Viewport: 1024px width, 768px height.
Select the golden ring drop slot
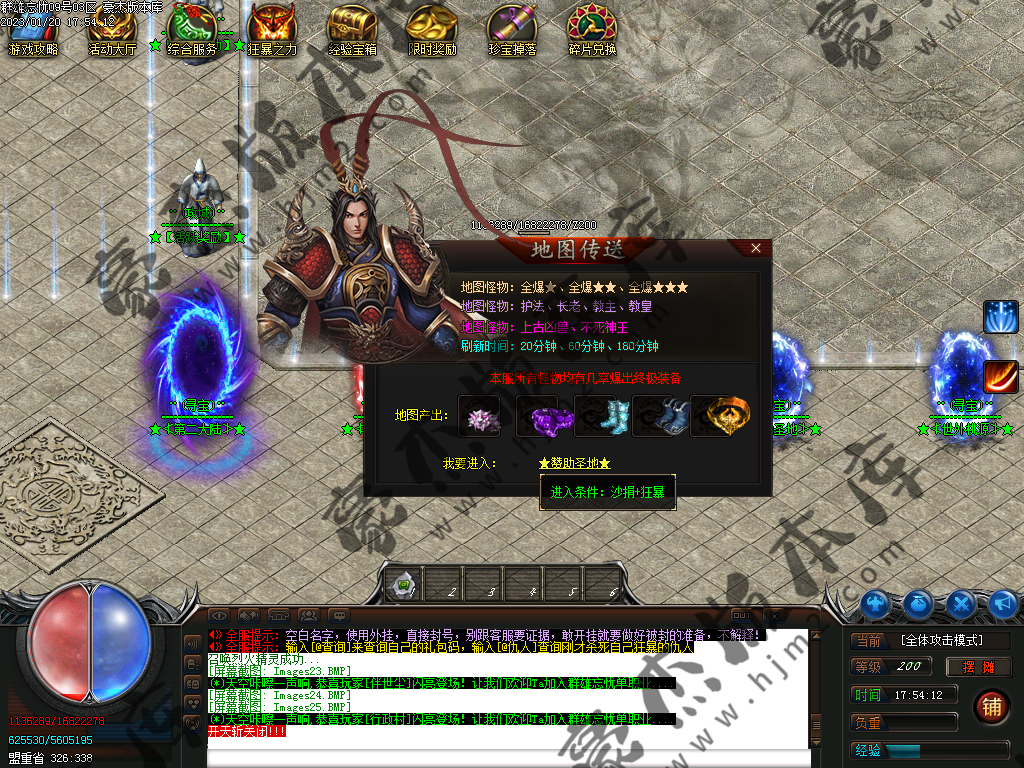coord(720,415)
